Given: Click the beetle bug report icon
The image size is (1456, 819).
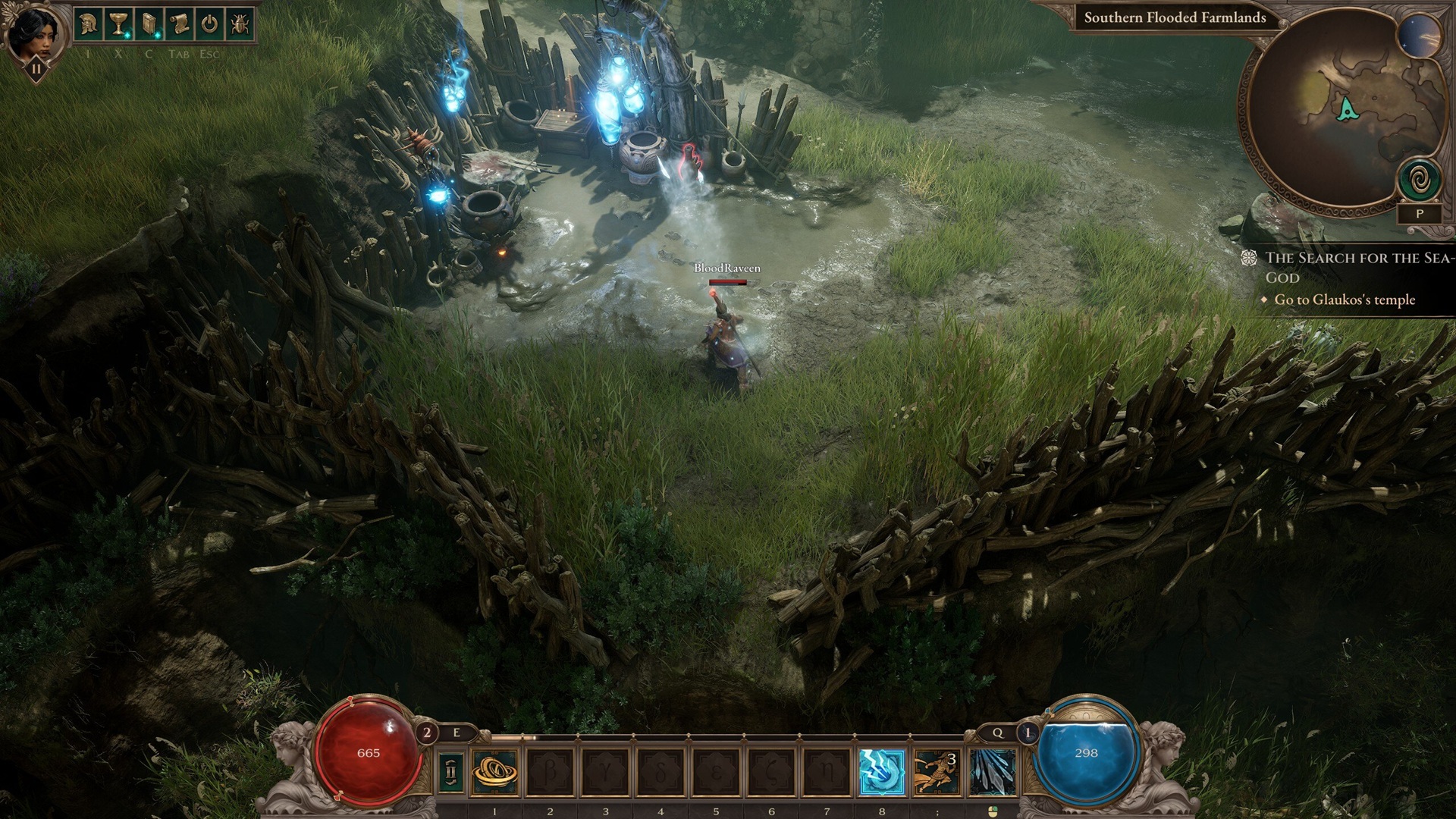Looking at the screenshot, I should click(240, 25).
